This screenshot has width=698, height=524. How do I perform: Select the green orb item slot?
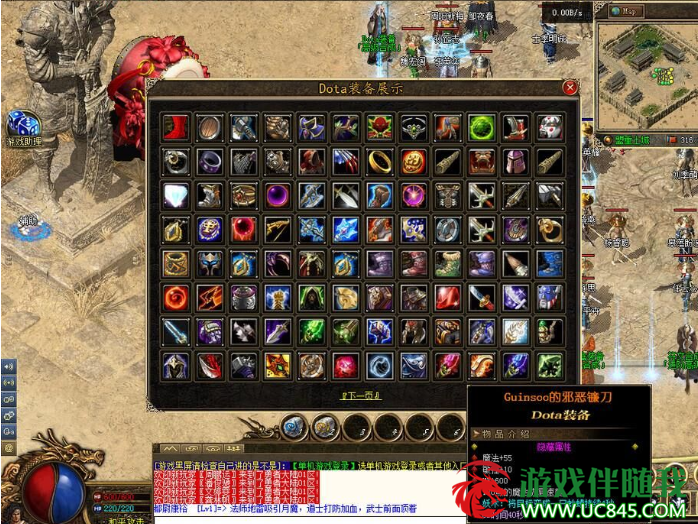click(481, 127)
